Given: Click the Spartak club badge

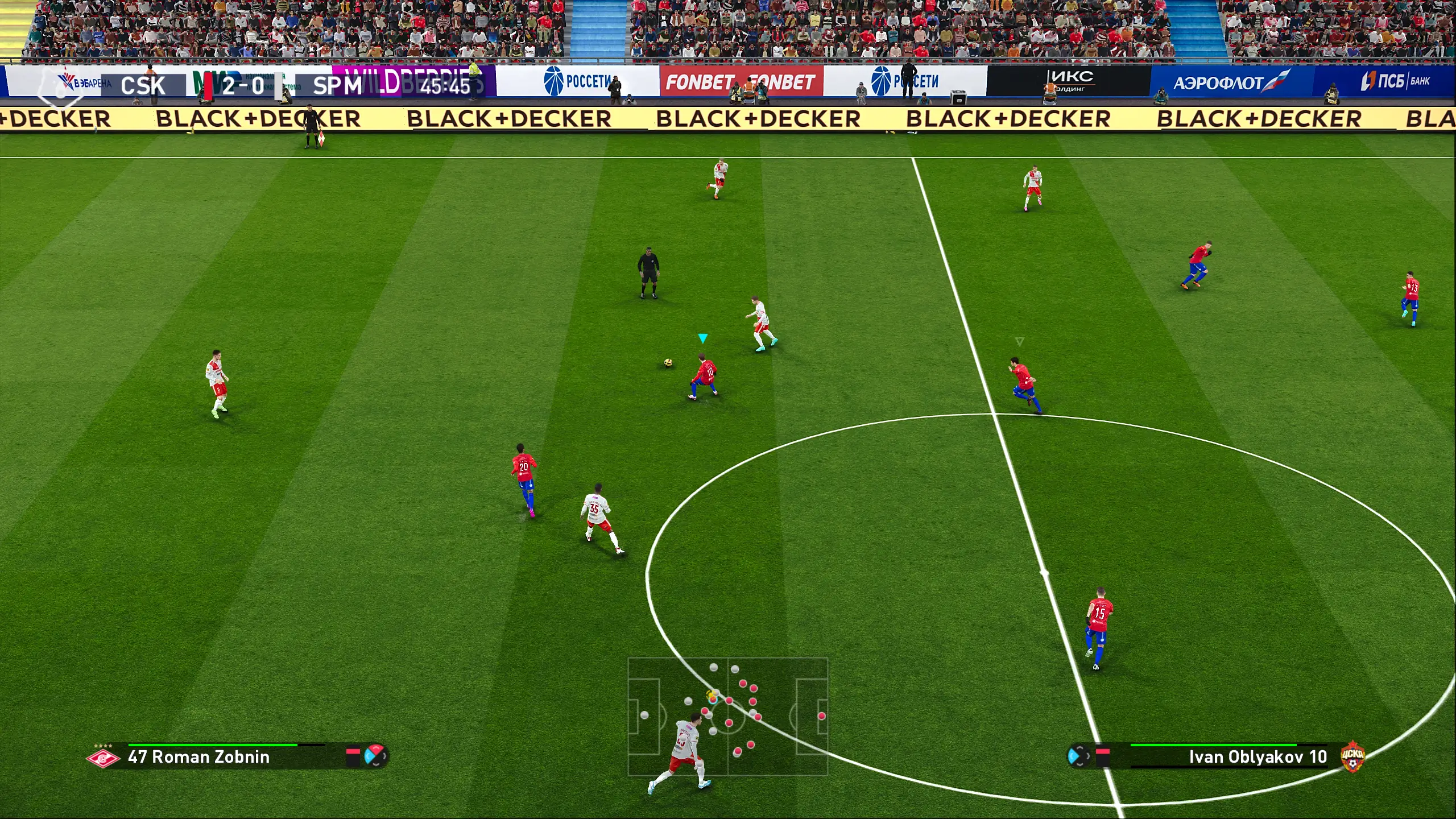Looking at the screenshot, I should click(103, 758).
